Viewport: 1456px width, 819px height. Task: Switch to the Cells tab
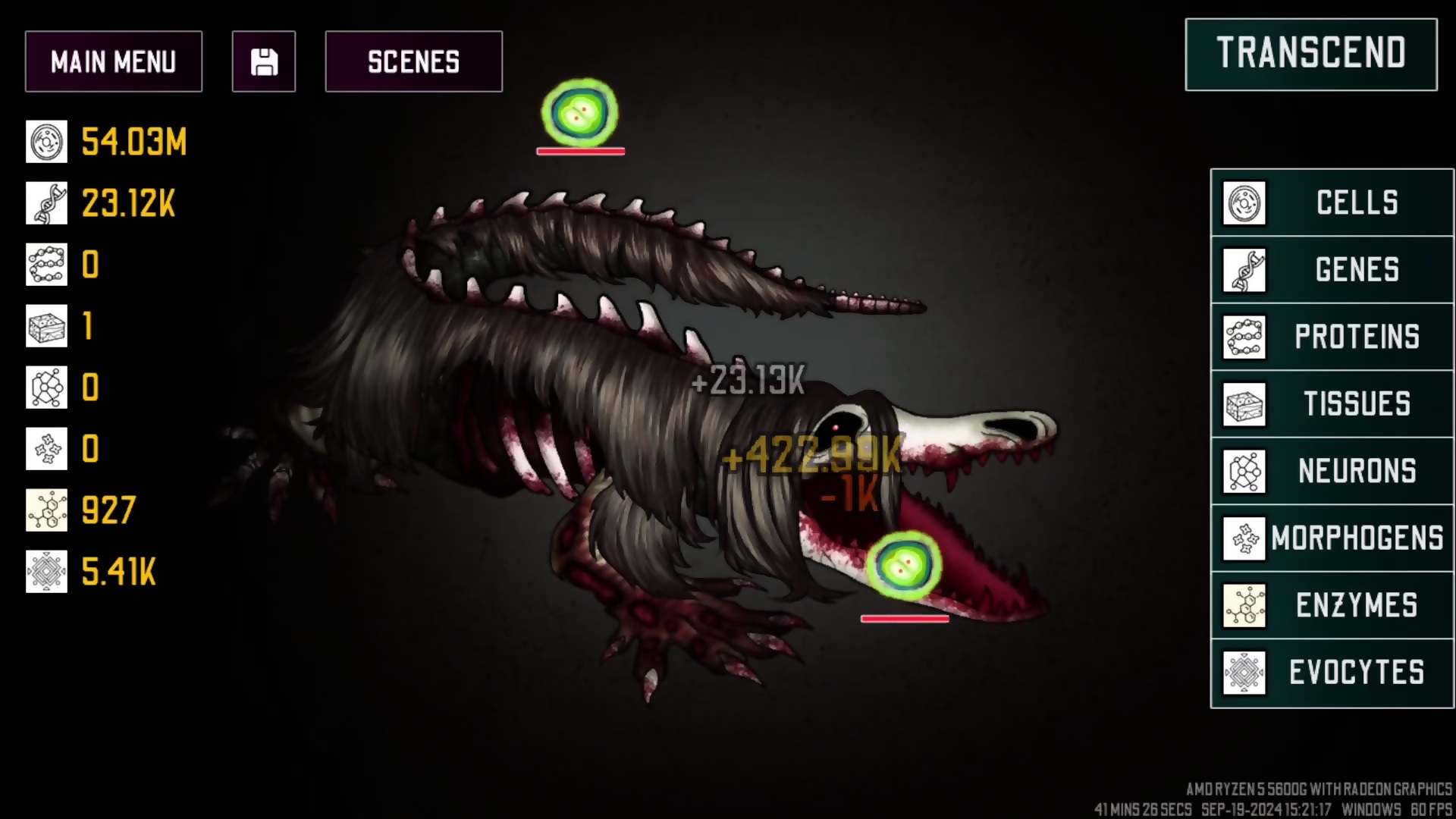click(1332, 202)
